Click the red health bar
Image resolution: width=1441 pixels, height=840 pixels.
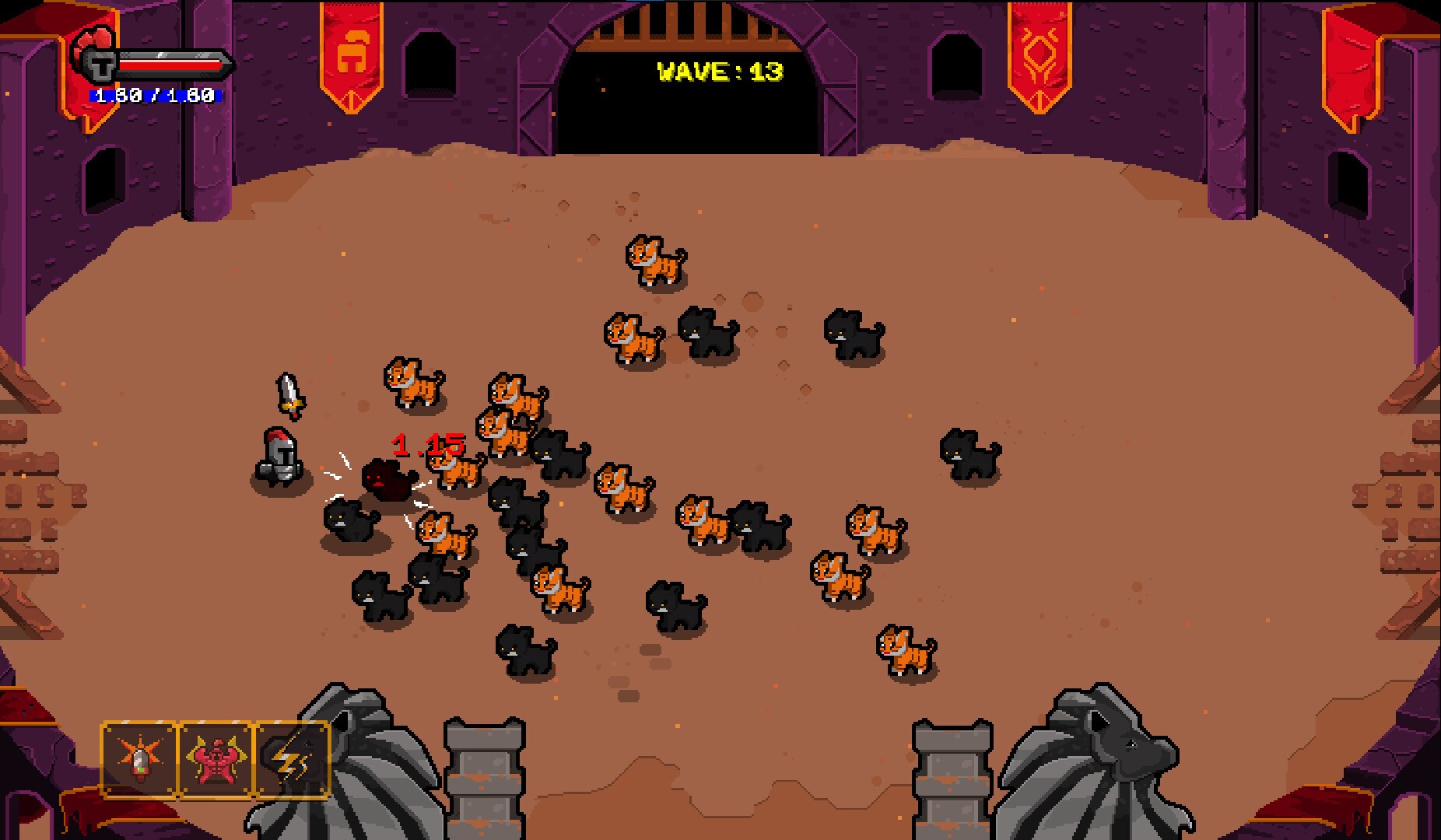click(x=167, y=66)
